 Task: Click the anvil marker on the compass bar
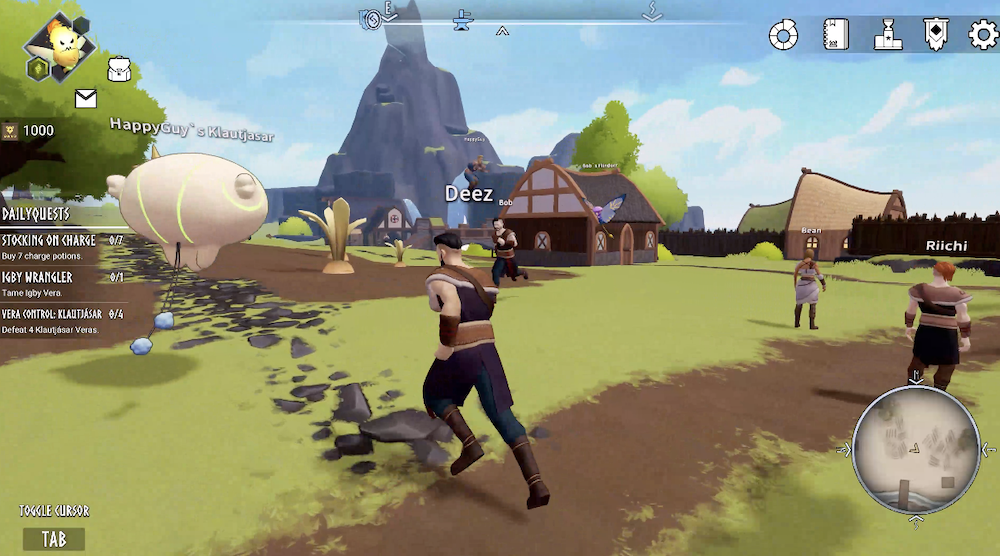pyautogui.click(x=463, y=19)
